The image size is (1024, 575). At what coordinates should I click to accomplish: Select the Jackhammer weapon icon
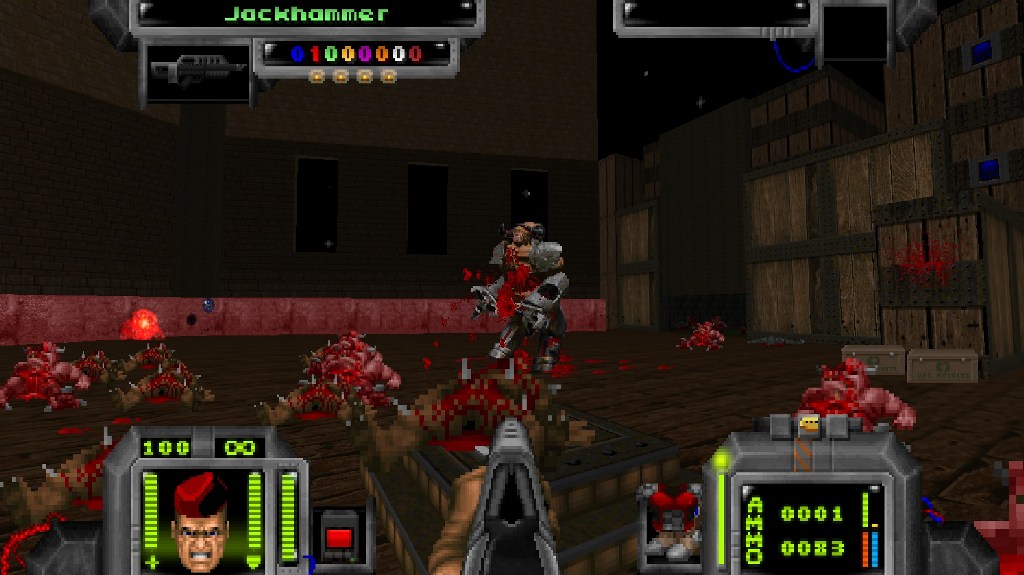(196, 71)
